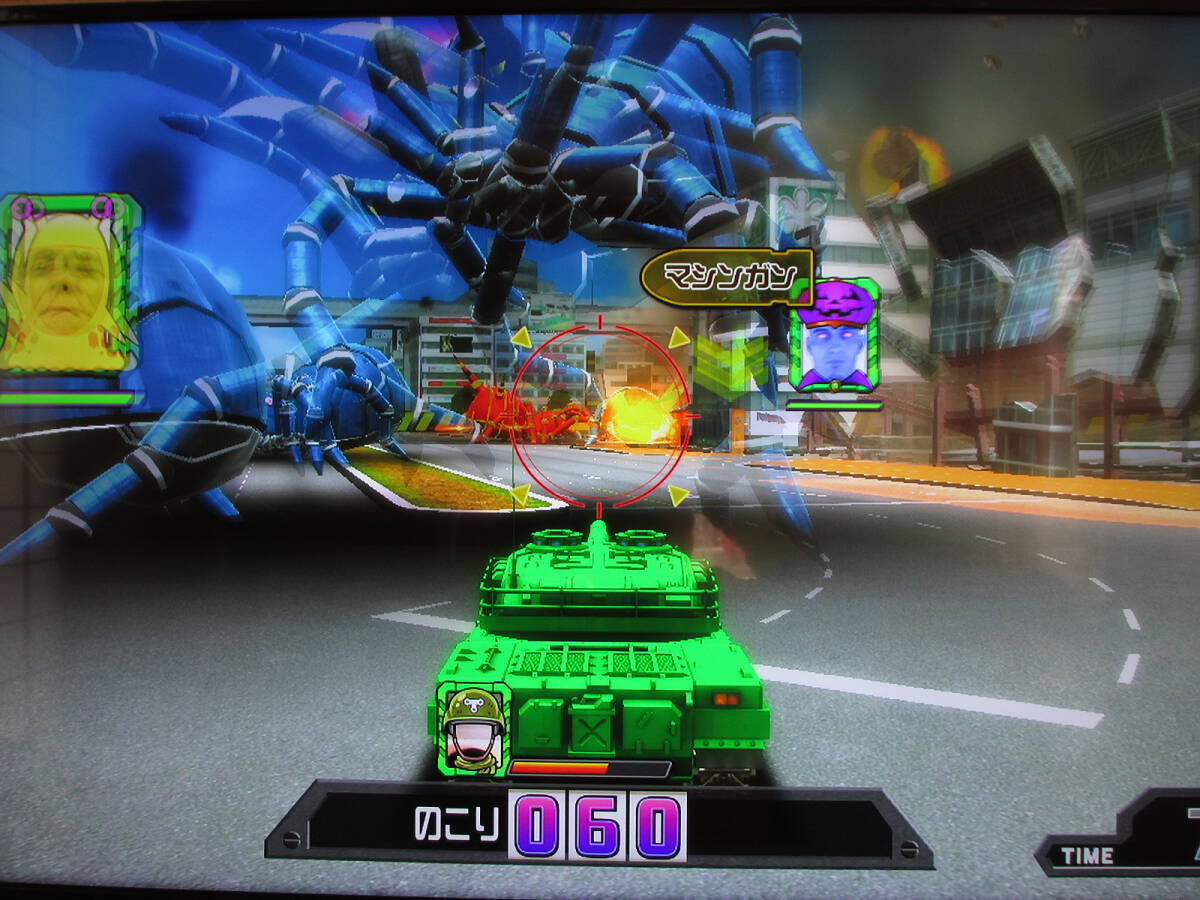
Task: Select the yellow face portrait with green frame
Action: click(x=68, y=285)
